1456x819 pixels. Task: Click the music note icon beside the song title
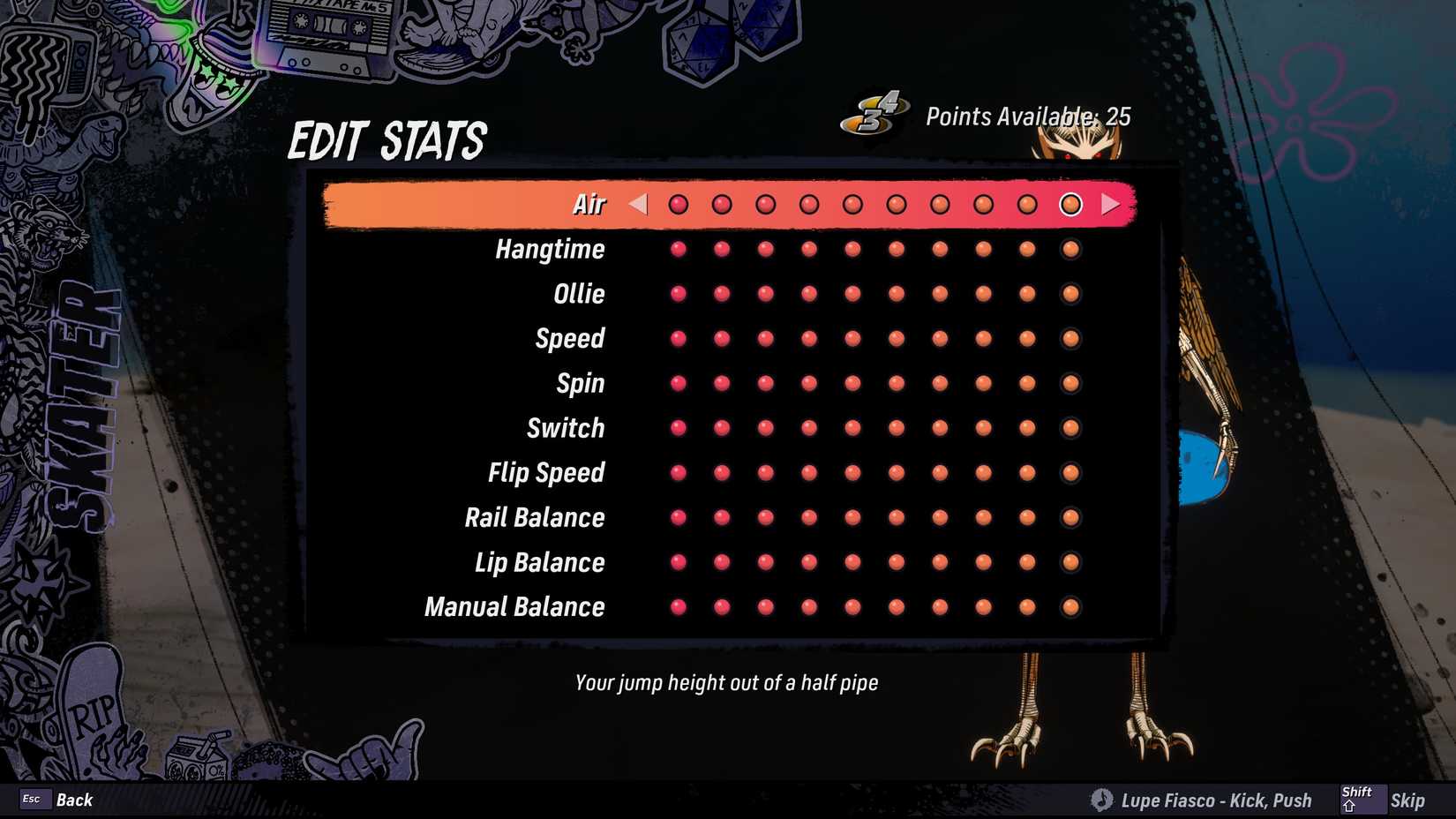(1101, 800)
